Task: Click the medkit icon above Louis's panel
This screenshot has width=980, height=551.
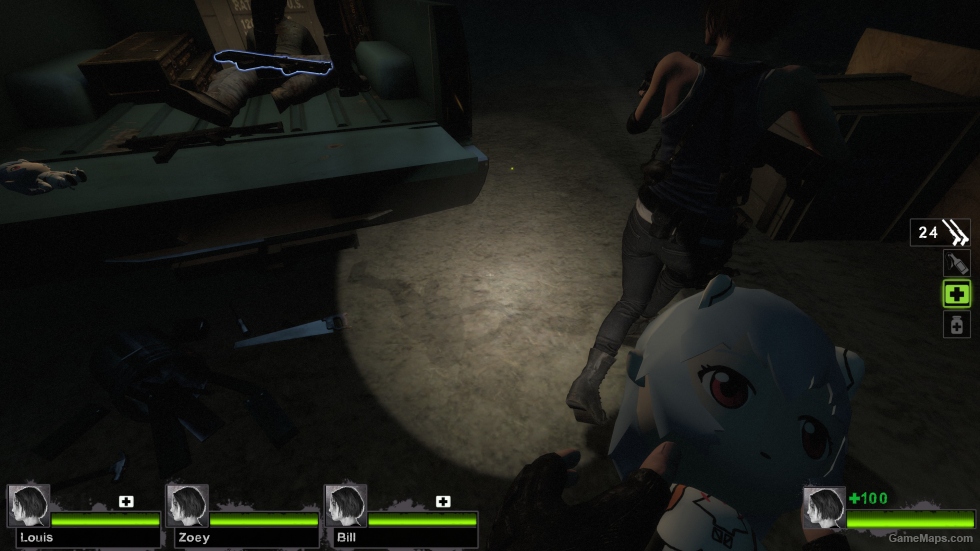Action: coord(126,501)
